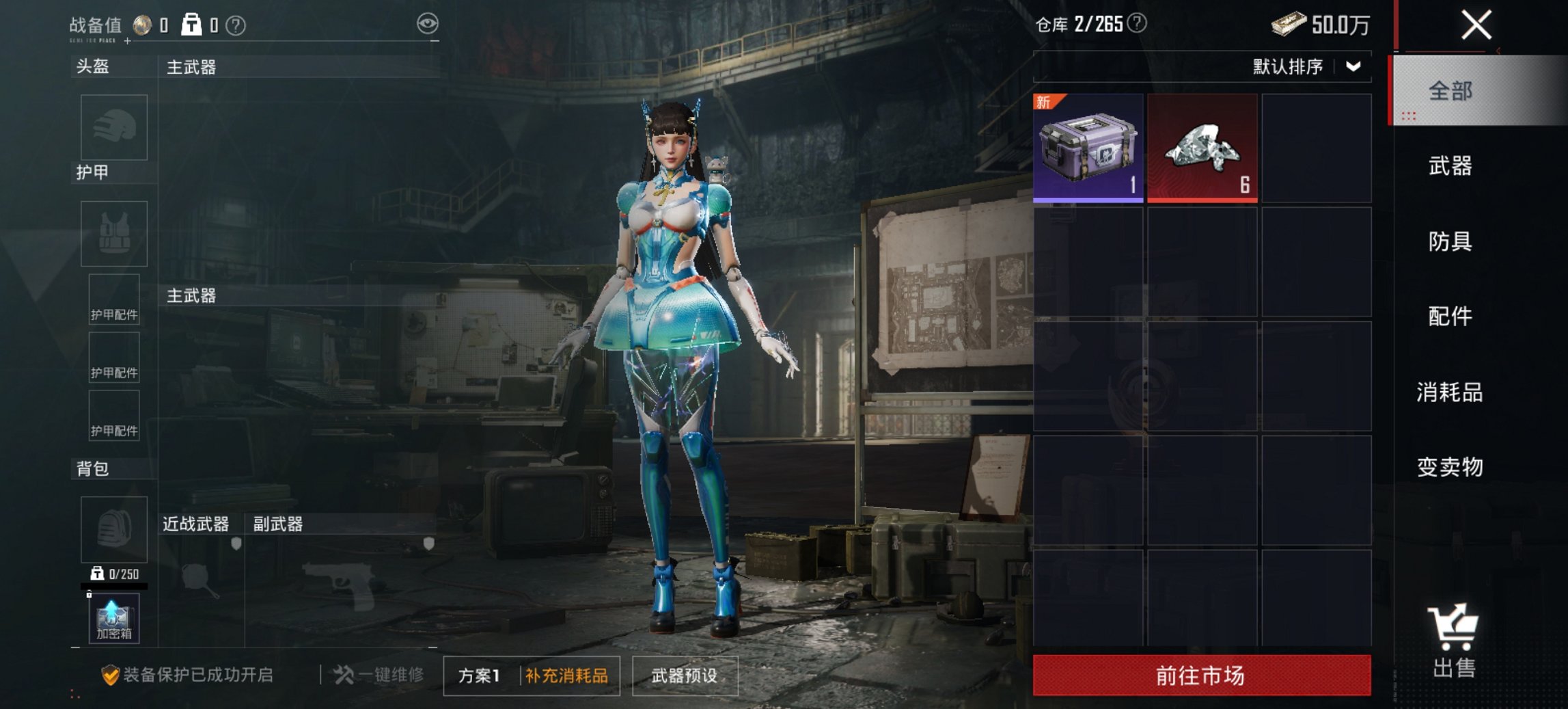Open the backpack equipment slot
The image size is (1568, 709).
tap(113, 530)
